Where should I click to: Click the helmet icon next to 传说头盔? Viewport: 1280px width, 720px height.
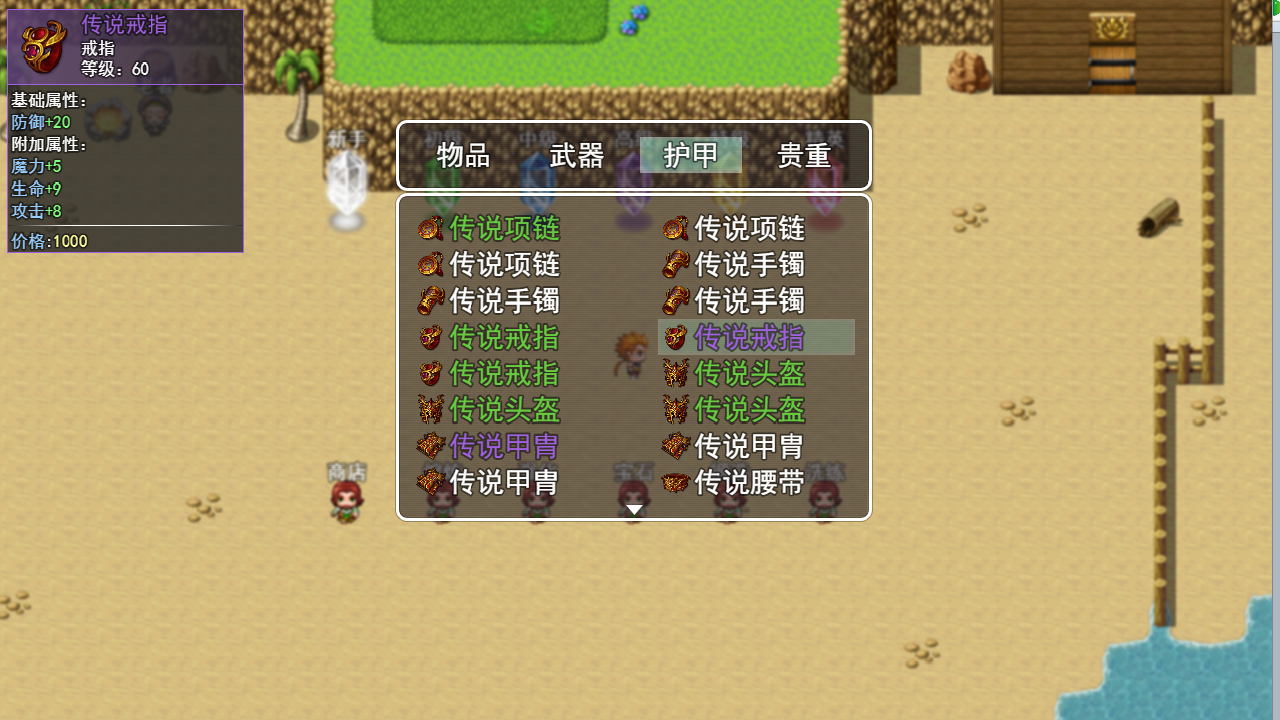click(x=431, y=409)
